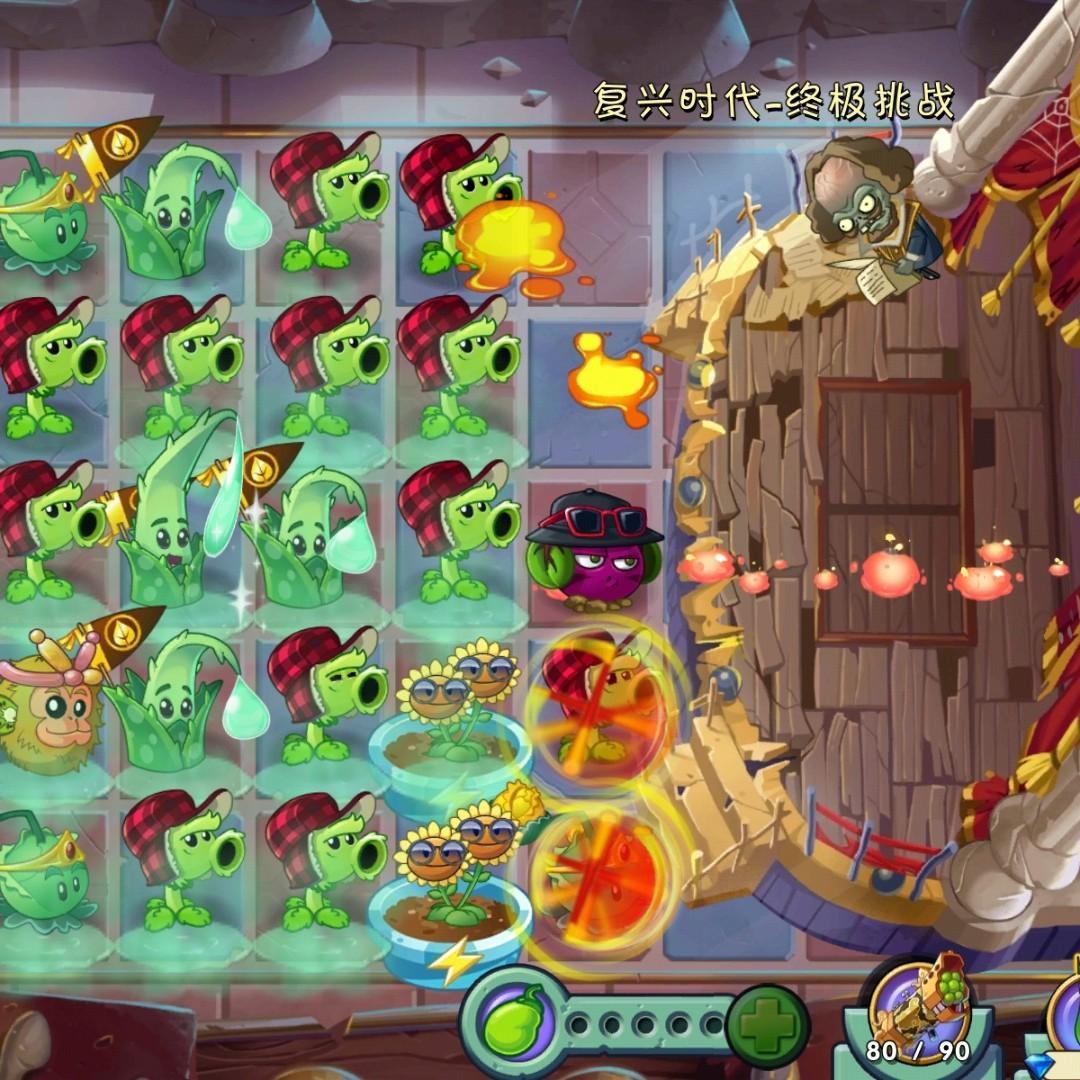Tap the green plus button to add plant food
The image size is (1080, 1080).
[x=768, y=1022]
